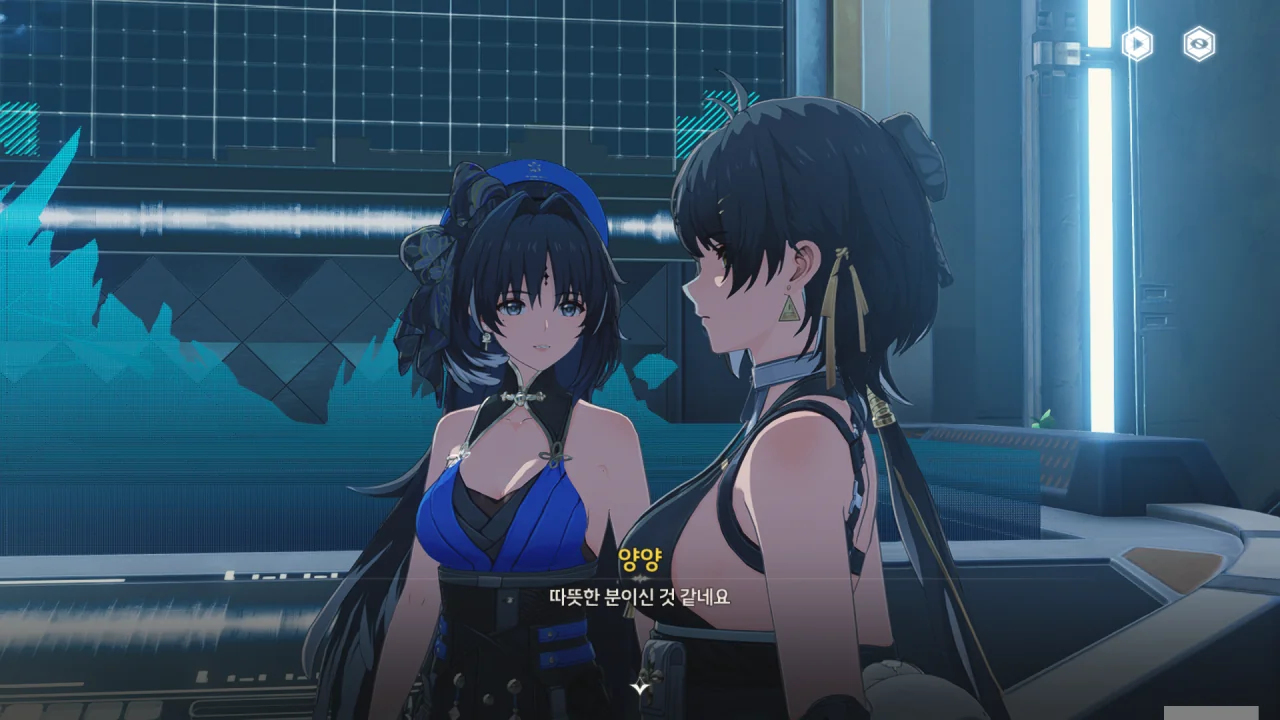
Task: Toggle dialogue auto-play hexagon button
Action: coord(1137,44)
